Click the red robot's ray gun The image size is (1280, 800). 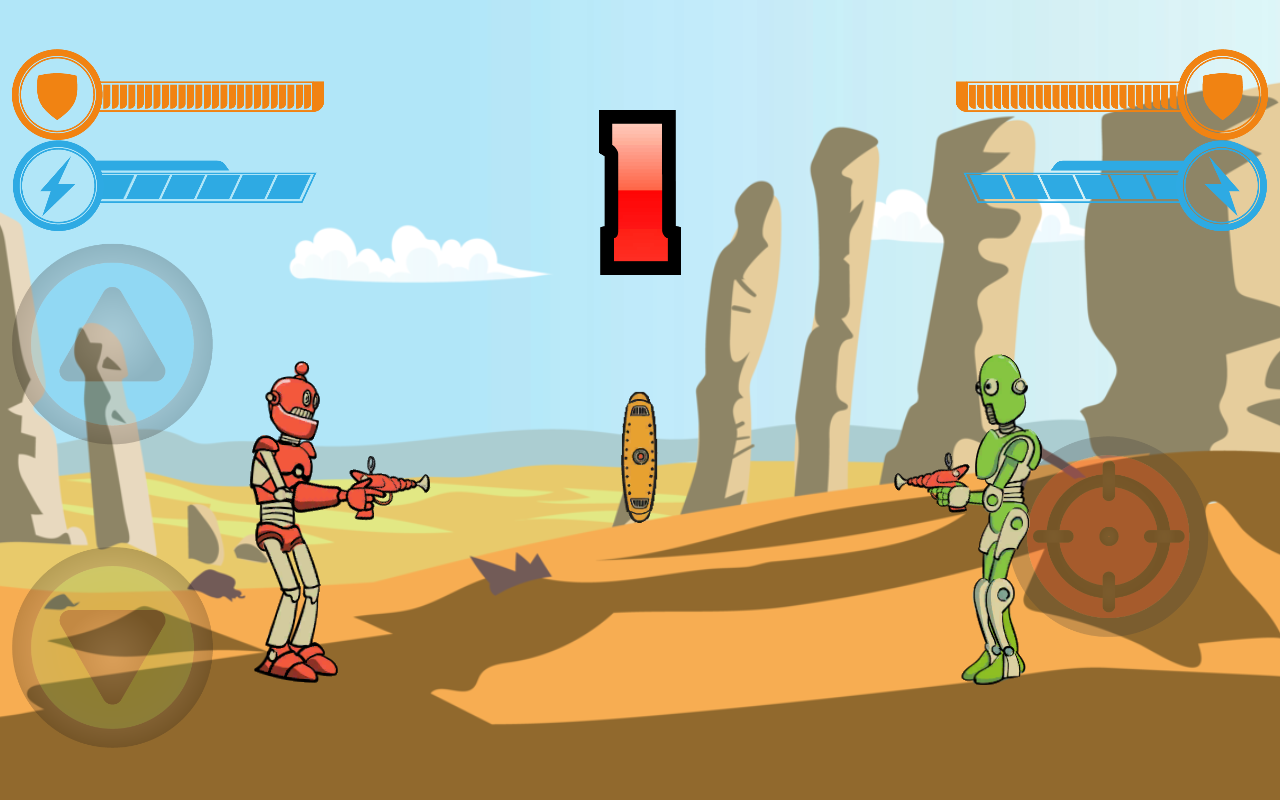380,483
